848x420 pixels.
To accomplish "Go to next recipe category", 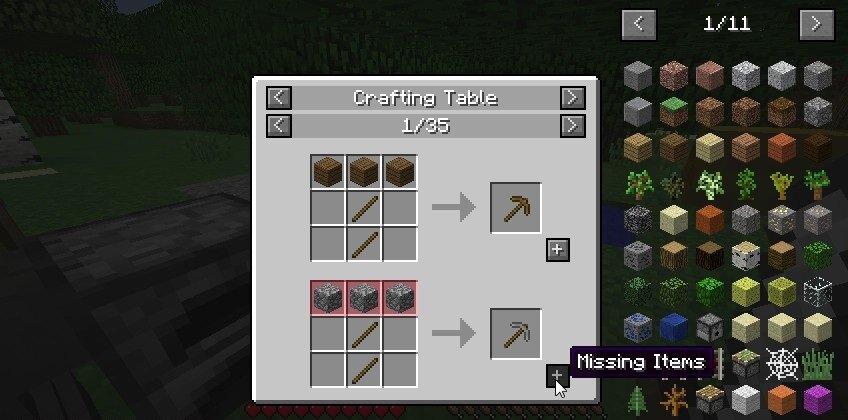I will 571,98.
